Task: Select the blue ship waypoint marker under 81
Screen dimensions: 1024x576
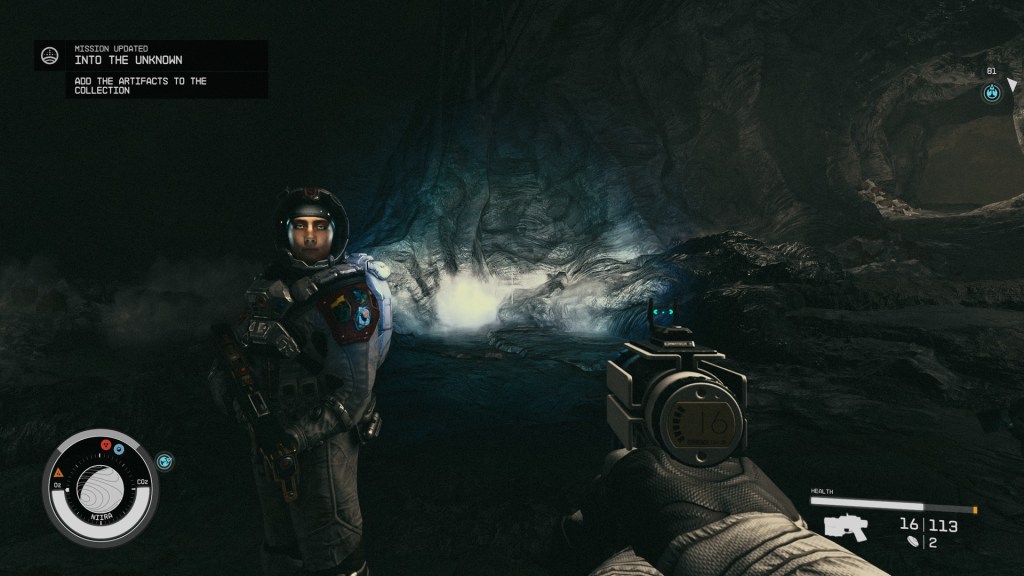Action: coord(991,93)
